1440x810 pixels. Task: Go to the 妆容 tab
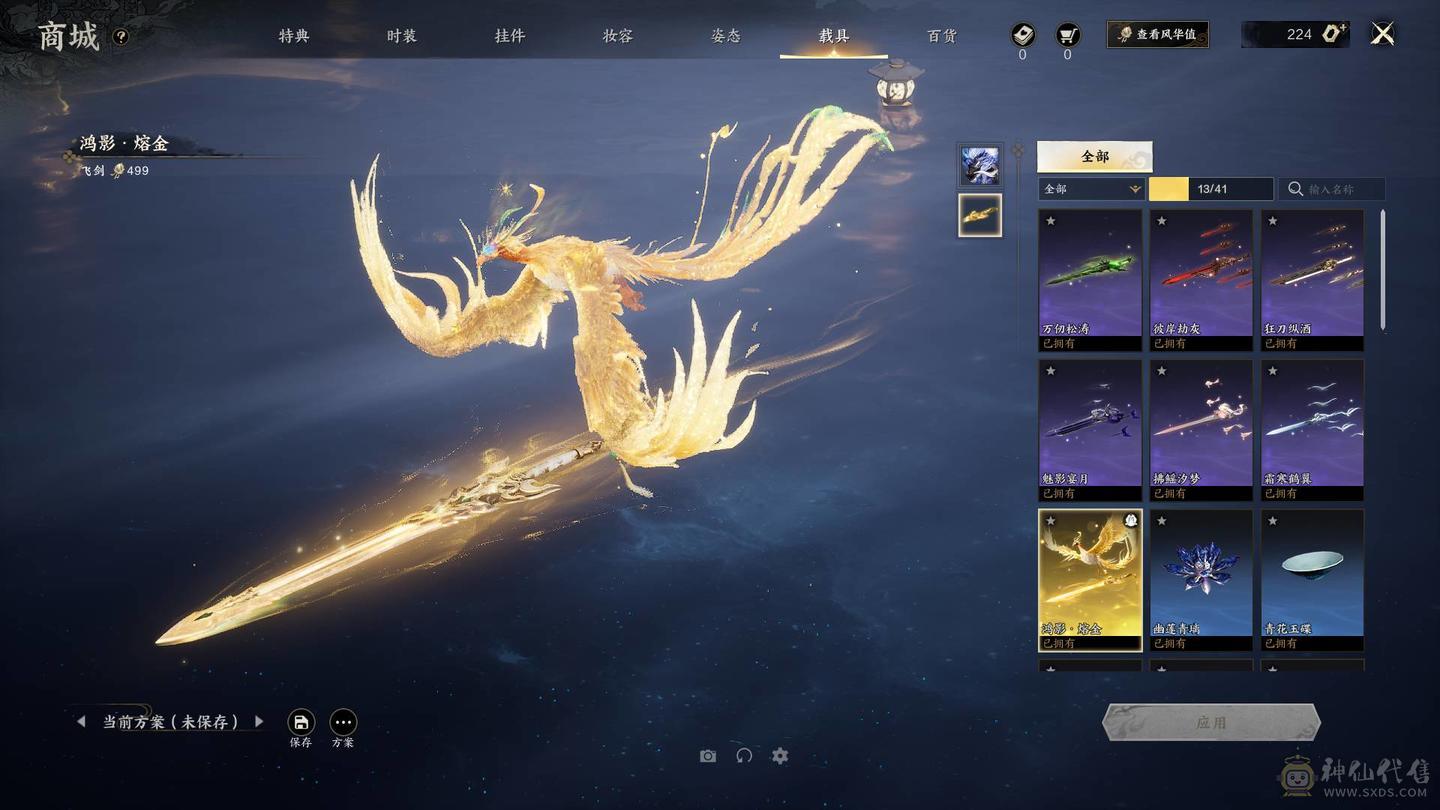click(617, 36)
